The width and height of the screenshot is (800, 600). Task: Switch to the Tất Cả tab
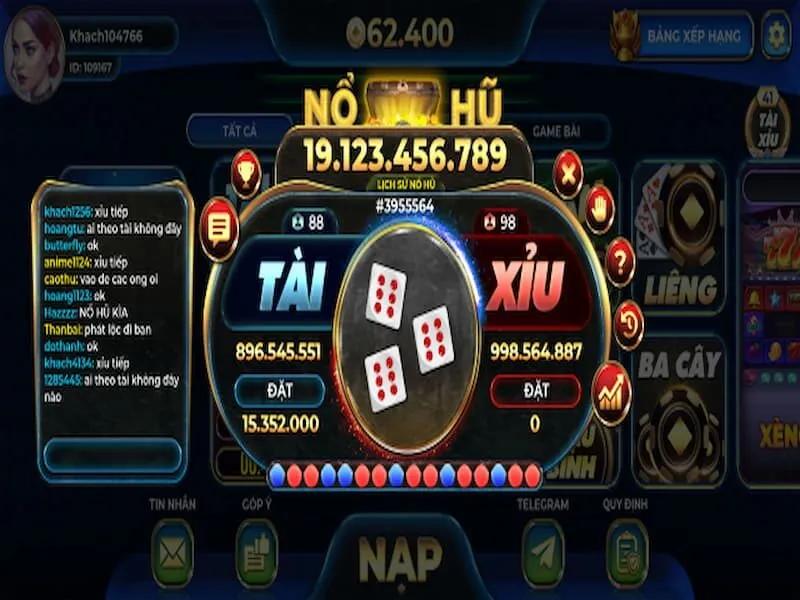coord(240,131)
